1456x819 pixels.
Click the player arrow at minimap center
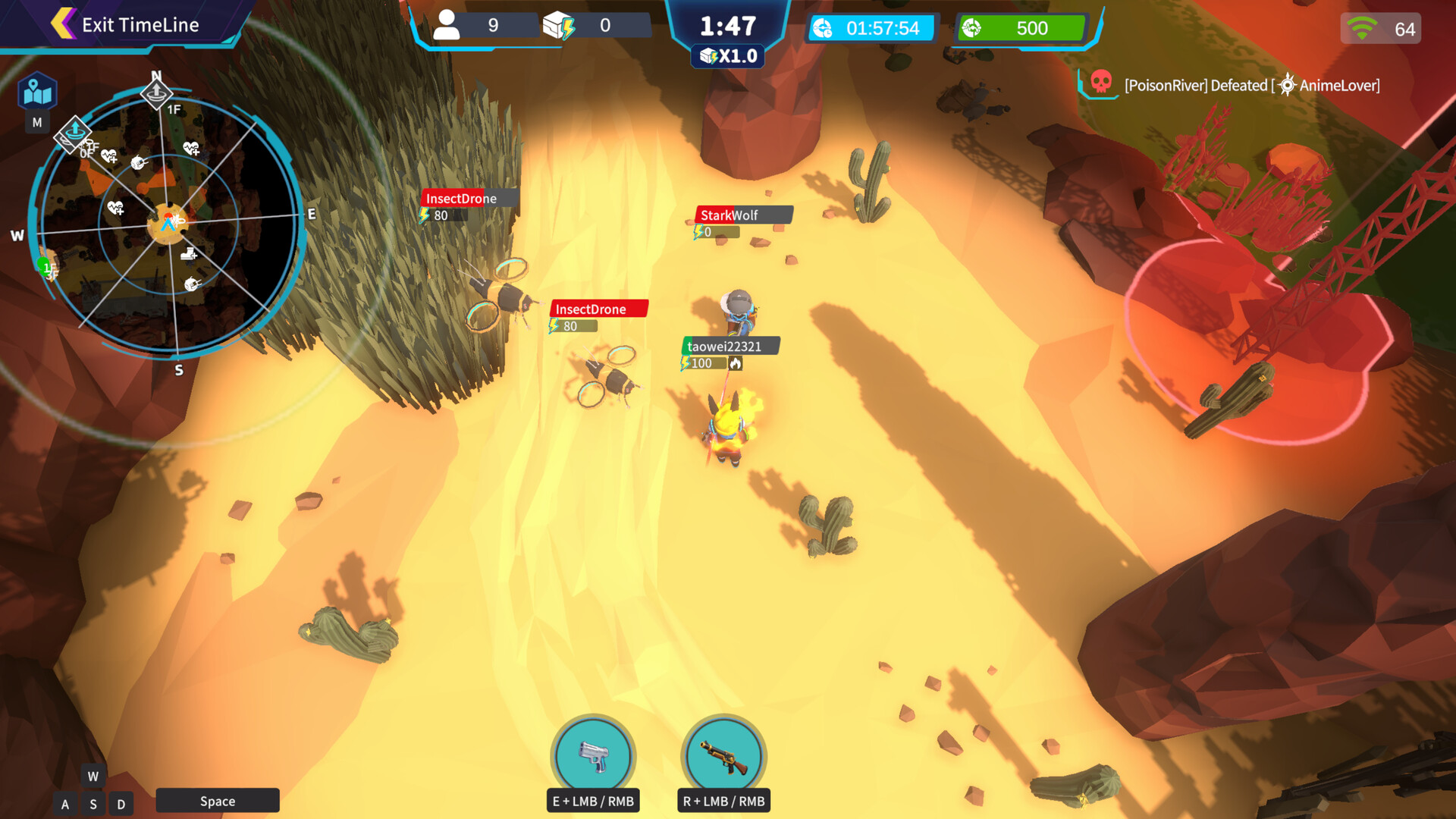click(x=169, y=224)
